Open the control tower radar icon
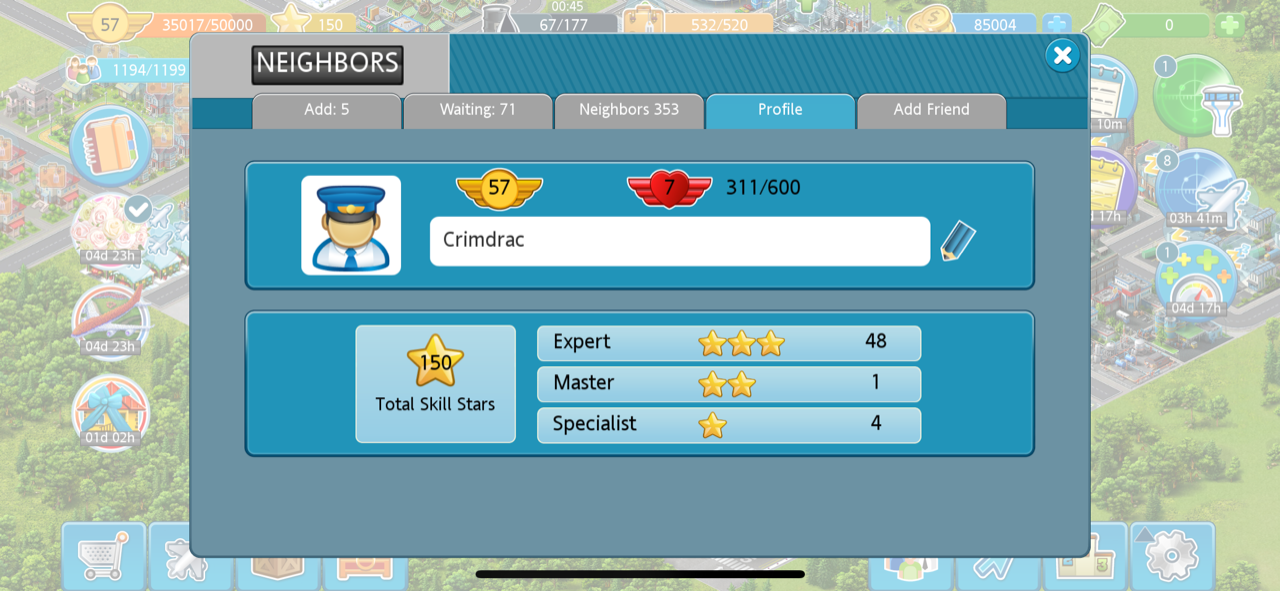The width and height of the screenshot is (1280, 591). [x=1195, y=95]
